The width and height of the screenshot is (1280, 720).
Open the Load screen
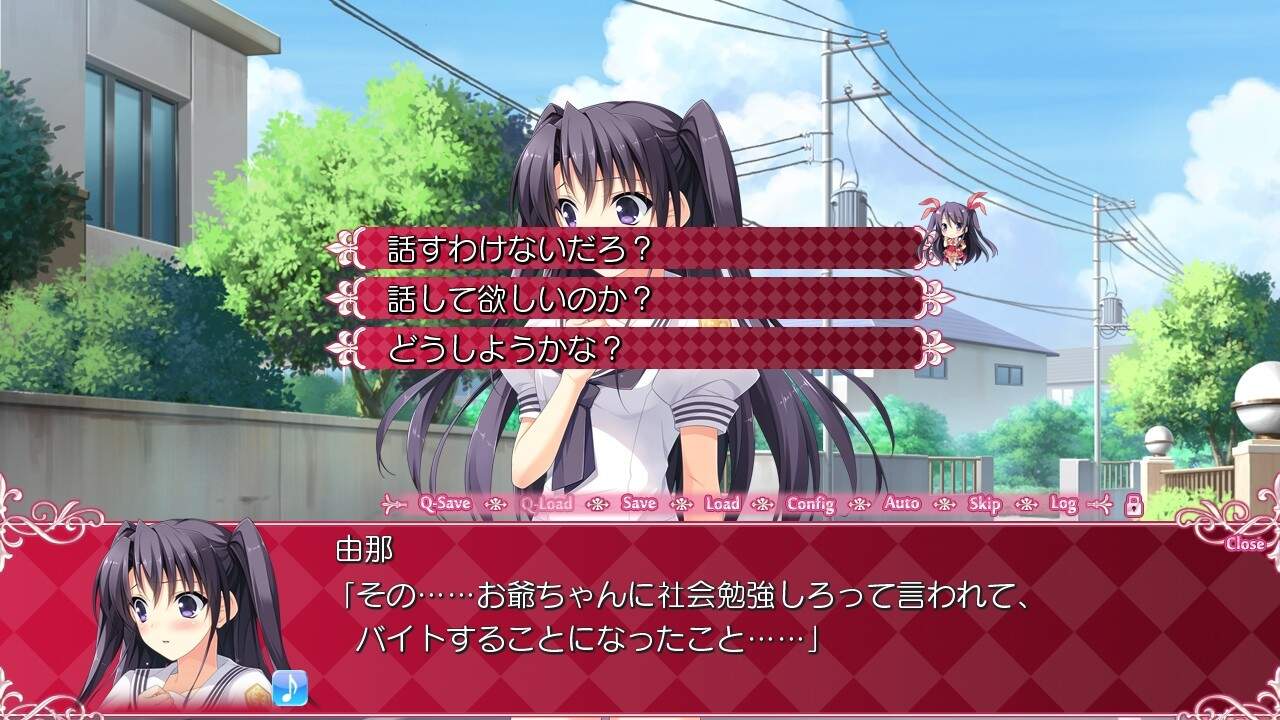pos(722,504)
